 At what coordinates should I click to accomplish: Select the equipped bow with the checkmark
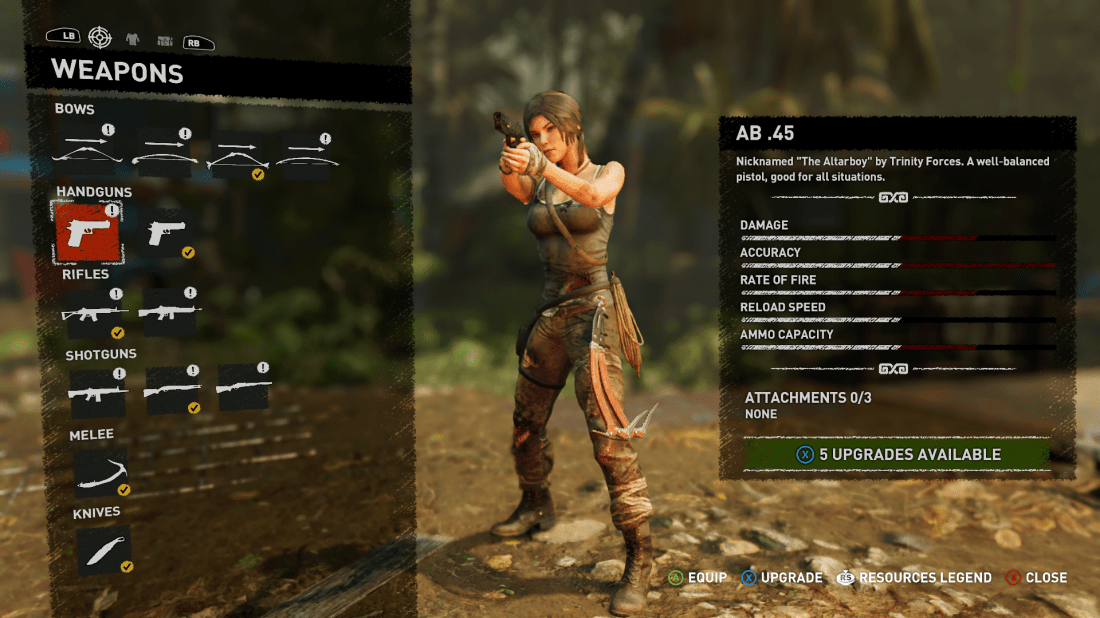coord(237,155)
